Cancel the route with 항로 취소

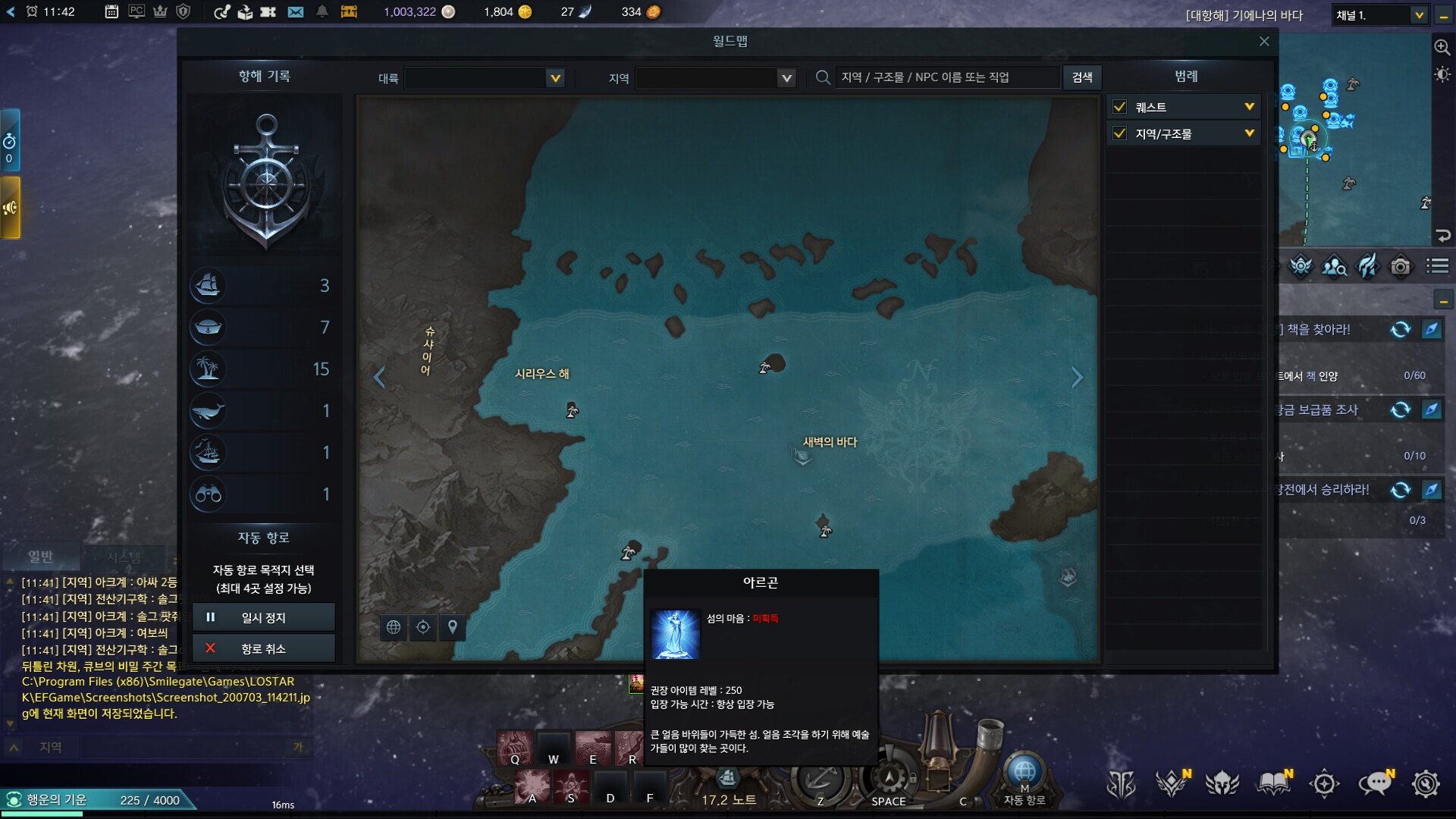[x=263, y=648]
